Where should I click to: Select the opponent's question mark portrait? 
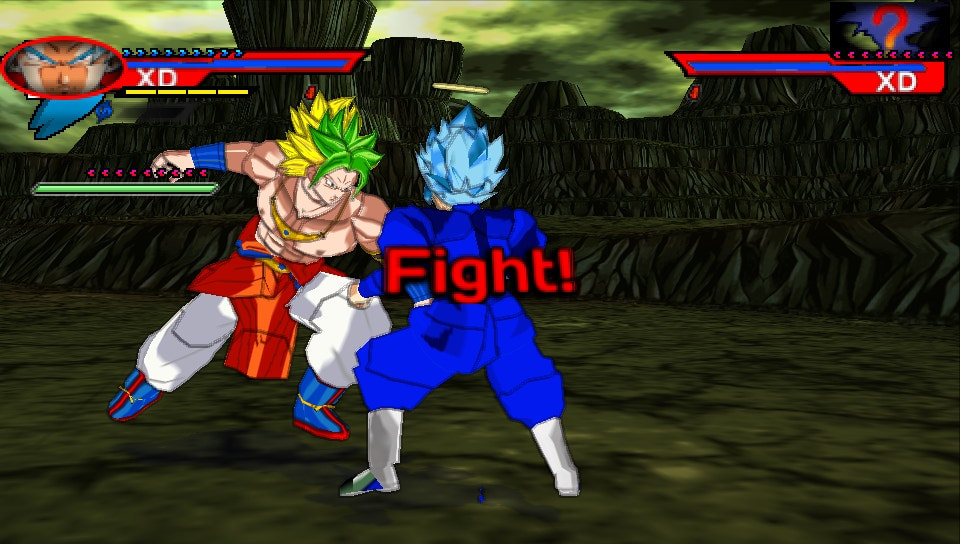[890, 25]
